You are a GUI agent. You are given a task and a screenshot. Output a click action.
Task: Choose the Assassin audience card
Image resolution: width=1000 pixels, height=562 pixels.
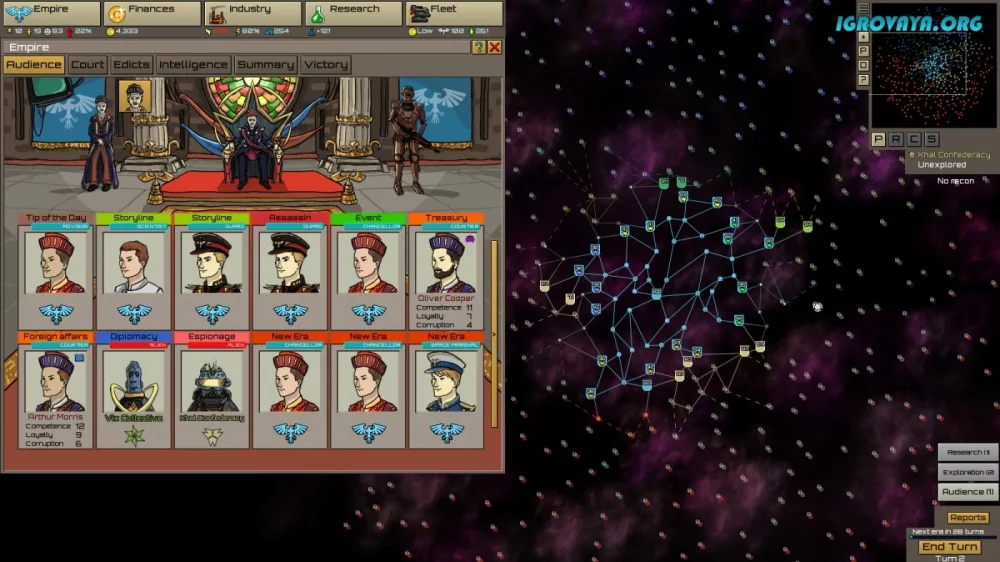pyautogui.click(x=290, y=268)
